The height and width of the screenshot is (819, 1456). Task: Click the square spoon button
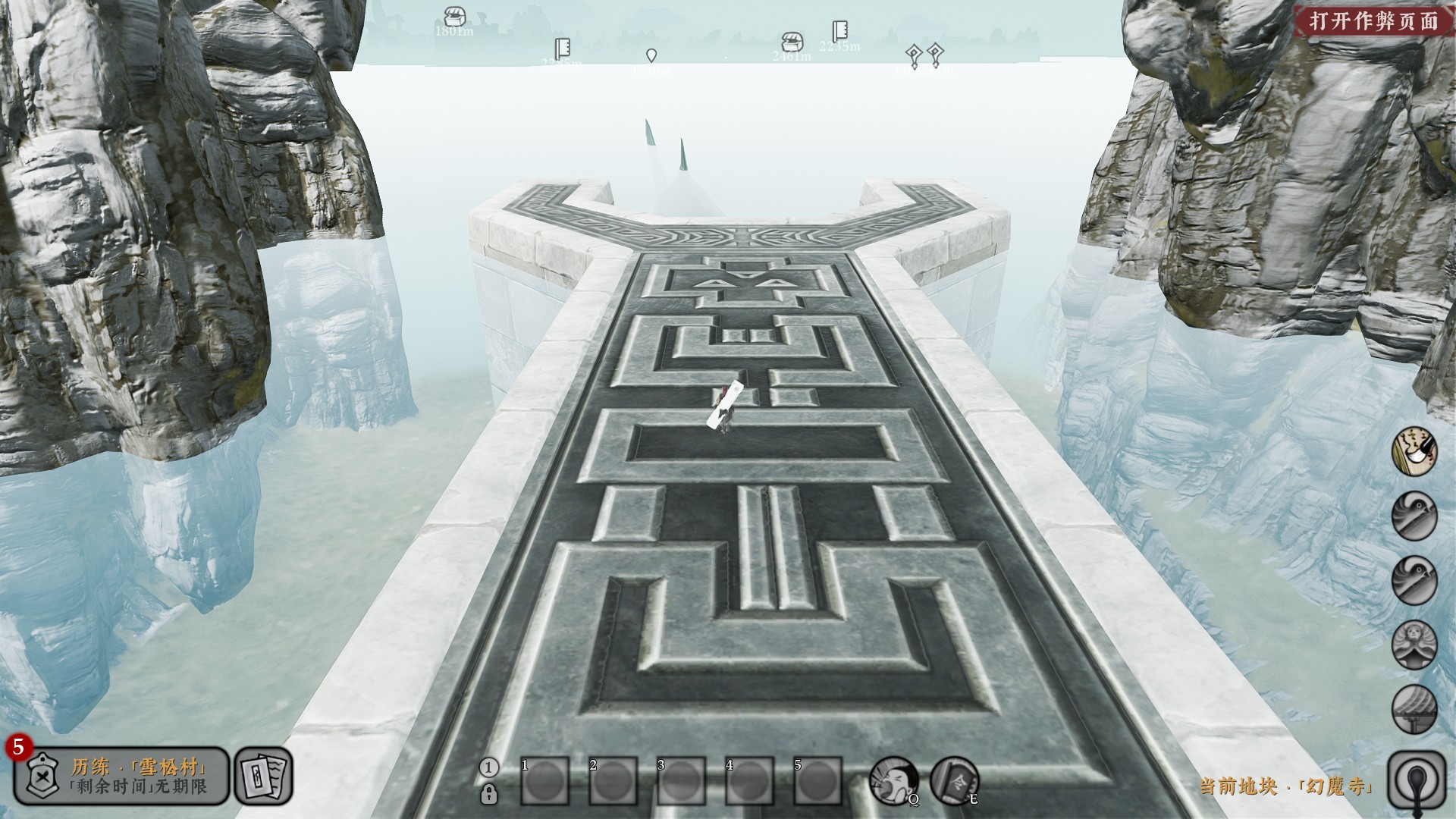1416,777
